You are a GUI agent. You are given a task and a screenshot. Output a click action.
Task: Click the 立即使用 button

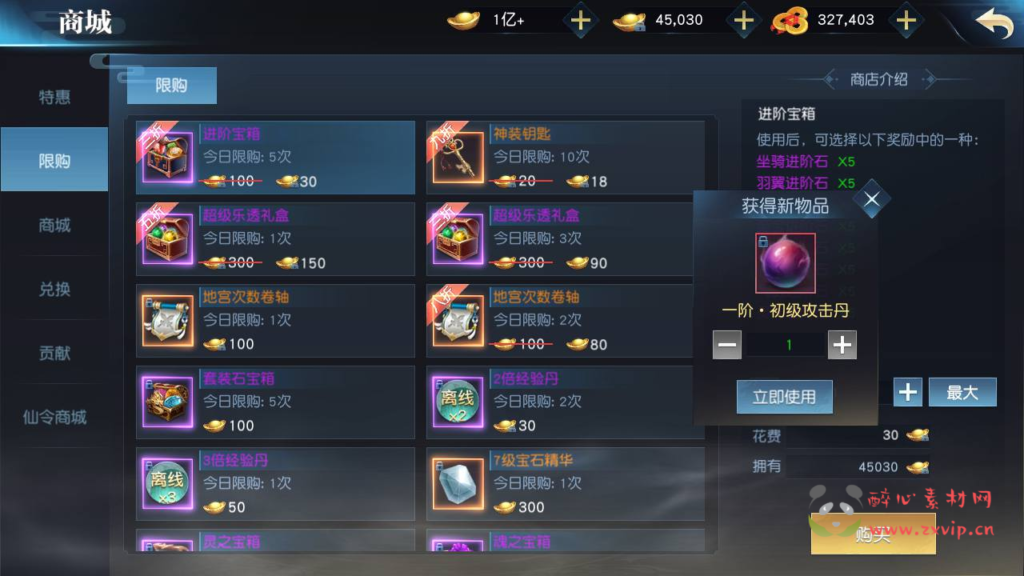[x=784, y=396]
